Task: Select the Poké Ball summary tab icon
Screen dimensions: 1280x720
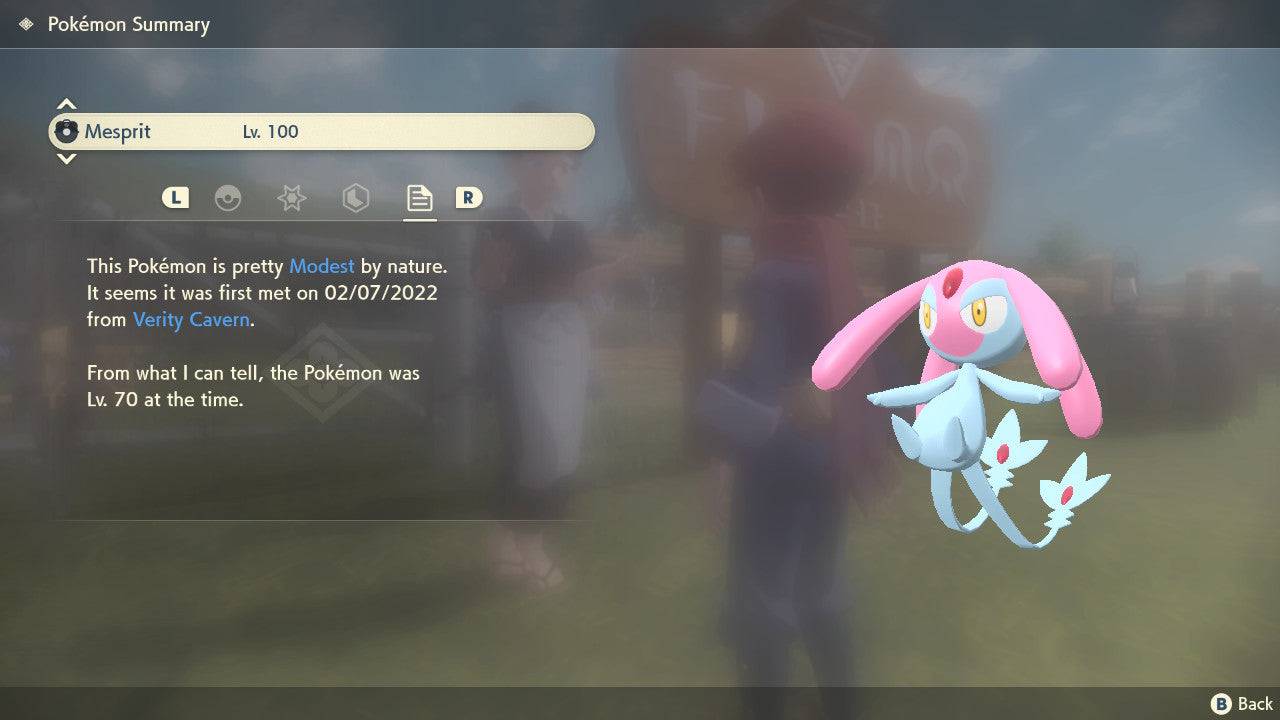Action: [229, 198]
